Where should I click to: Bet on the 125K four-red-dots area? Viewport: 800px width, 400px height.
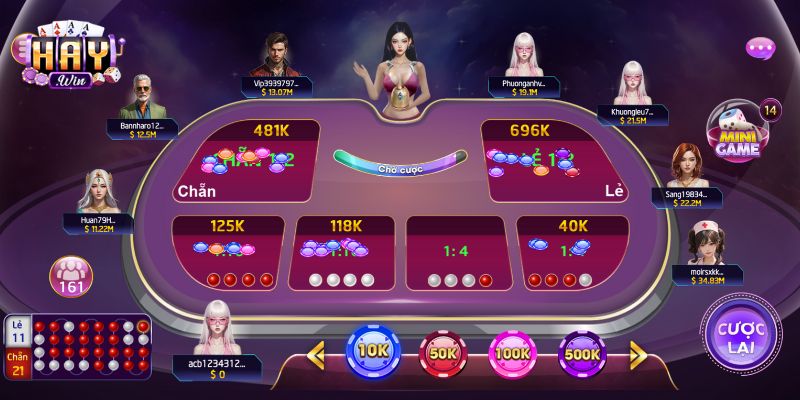(228, 252)
